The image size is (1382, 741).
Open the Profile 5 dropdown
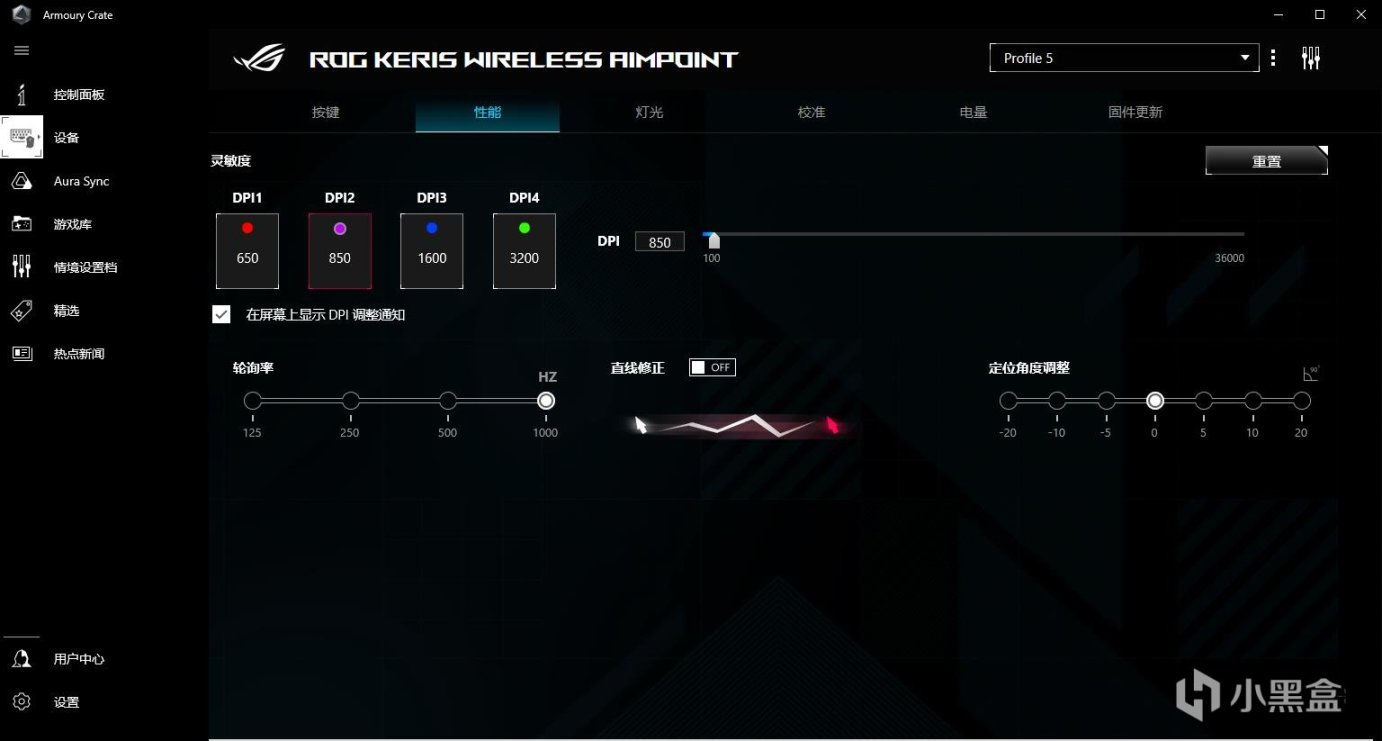[1124, 57]
